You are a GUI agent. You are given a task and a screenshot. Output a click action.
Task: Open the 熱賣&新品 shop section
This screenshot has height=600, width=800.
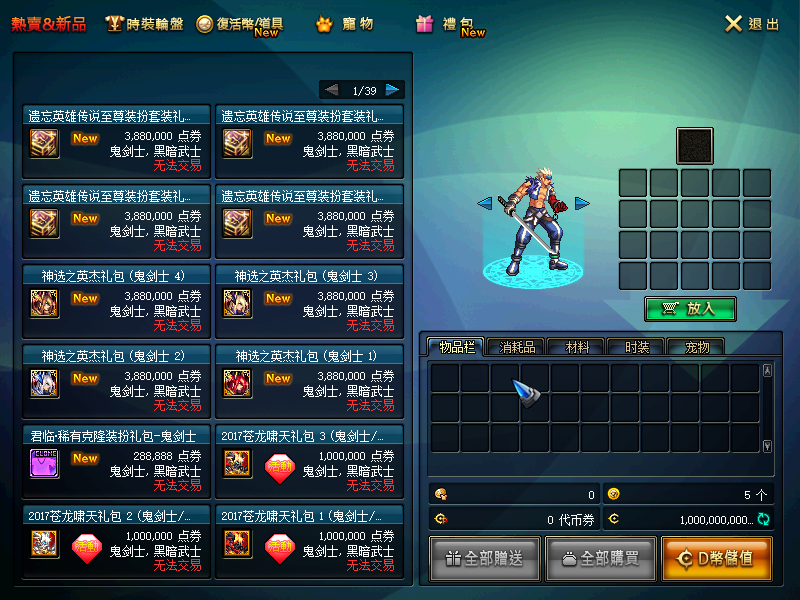[48, 24]
